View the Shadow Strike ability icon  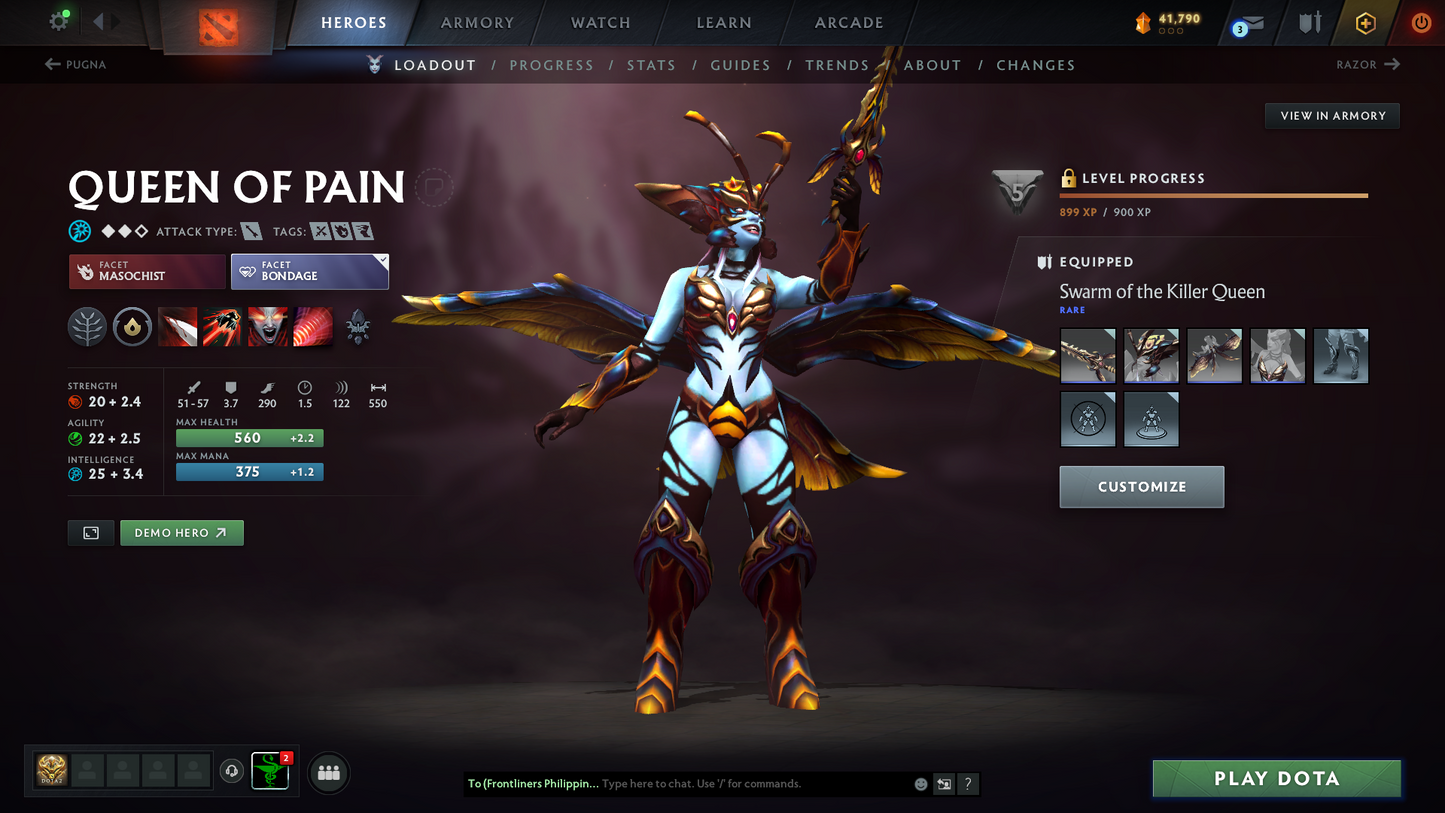coord(177,327)
